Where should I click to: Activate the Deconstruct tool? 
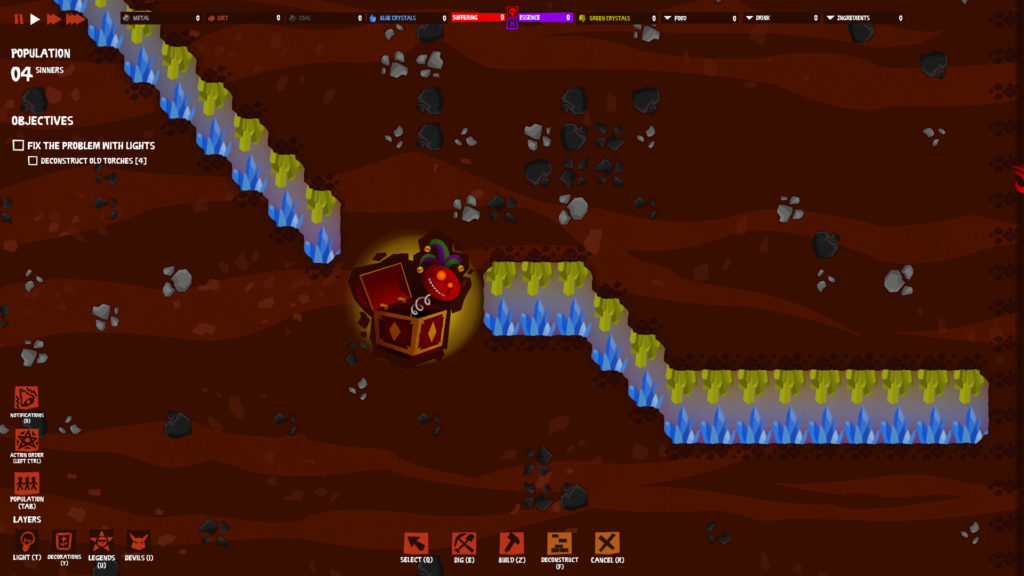(559, 543)
